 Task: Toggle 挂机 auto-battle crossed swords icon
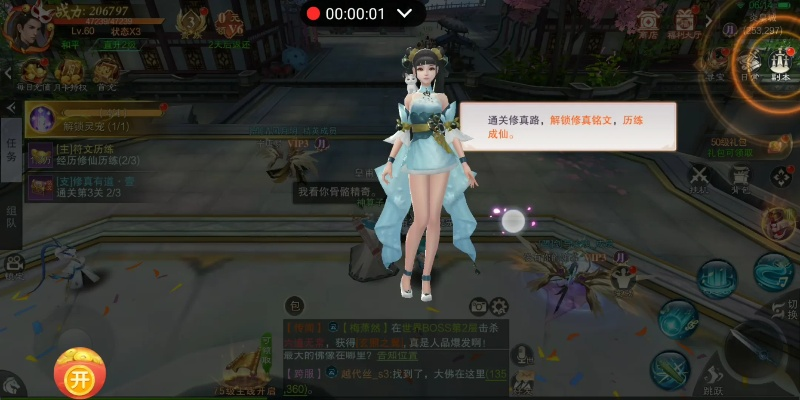[x=699, y=177]
